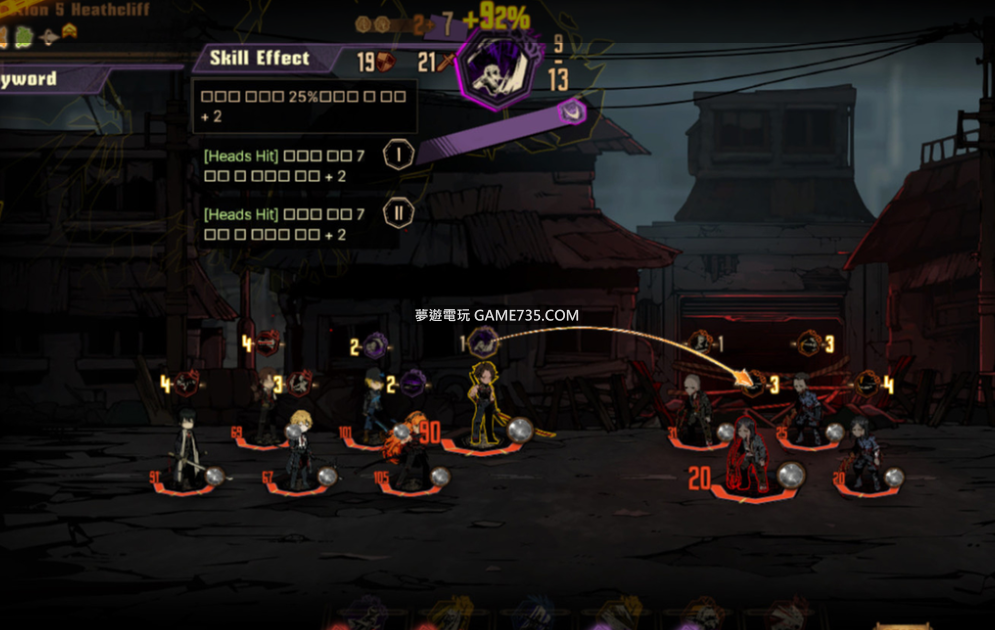Select the purple skill slot numbered 1 above the yellow-outlined ally
The width and height of the screenshot is (995, 630).
coord(484,344)
